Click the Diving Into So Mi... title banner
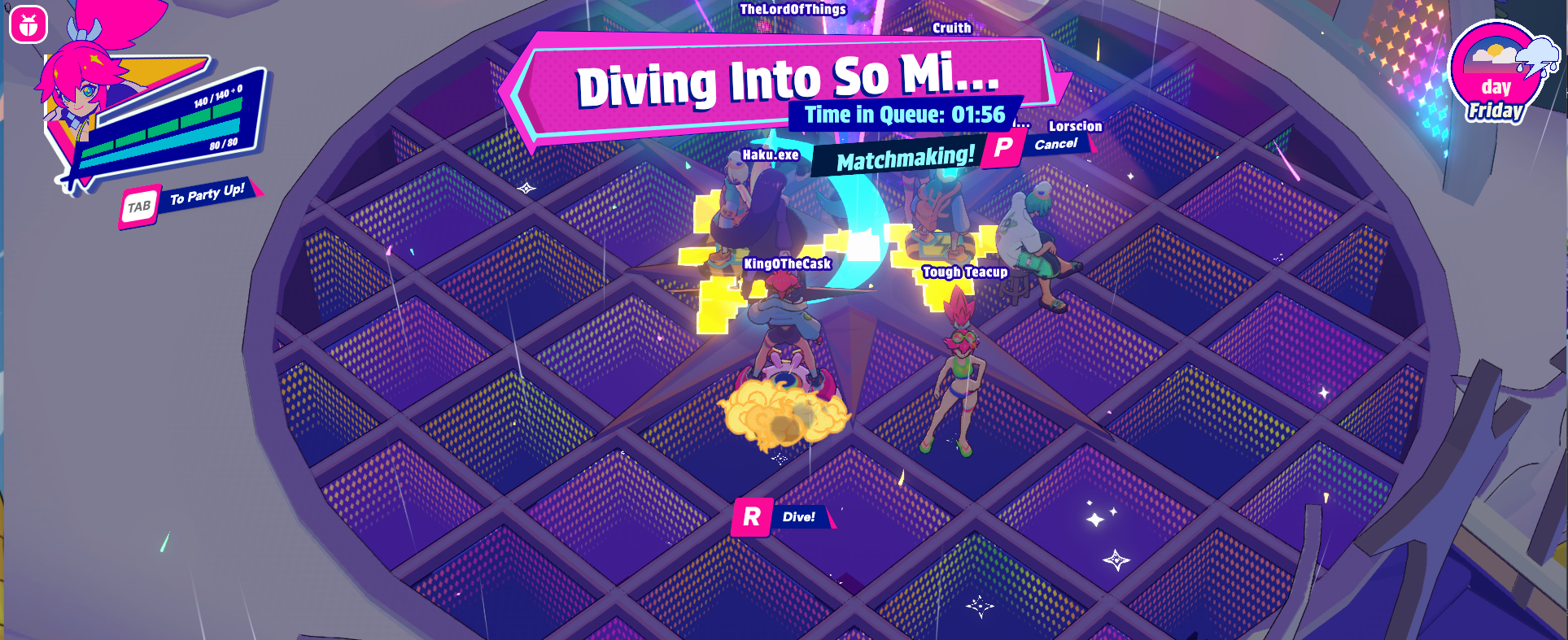The width and height of the screenshot is (1568, 640). pos(786,80)
